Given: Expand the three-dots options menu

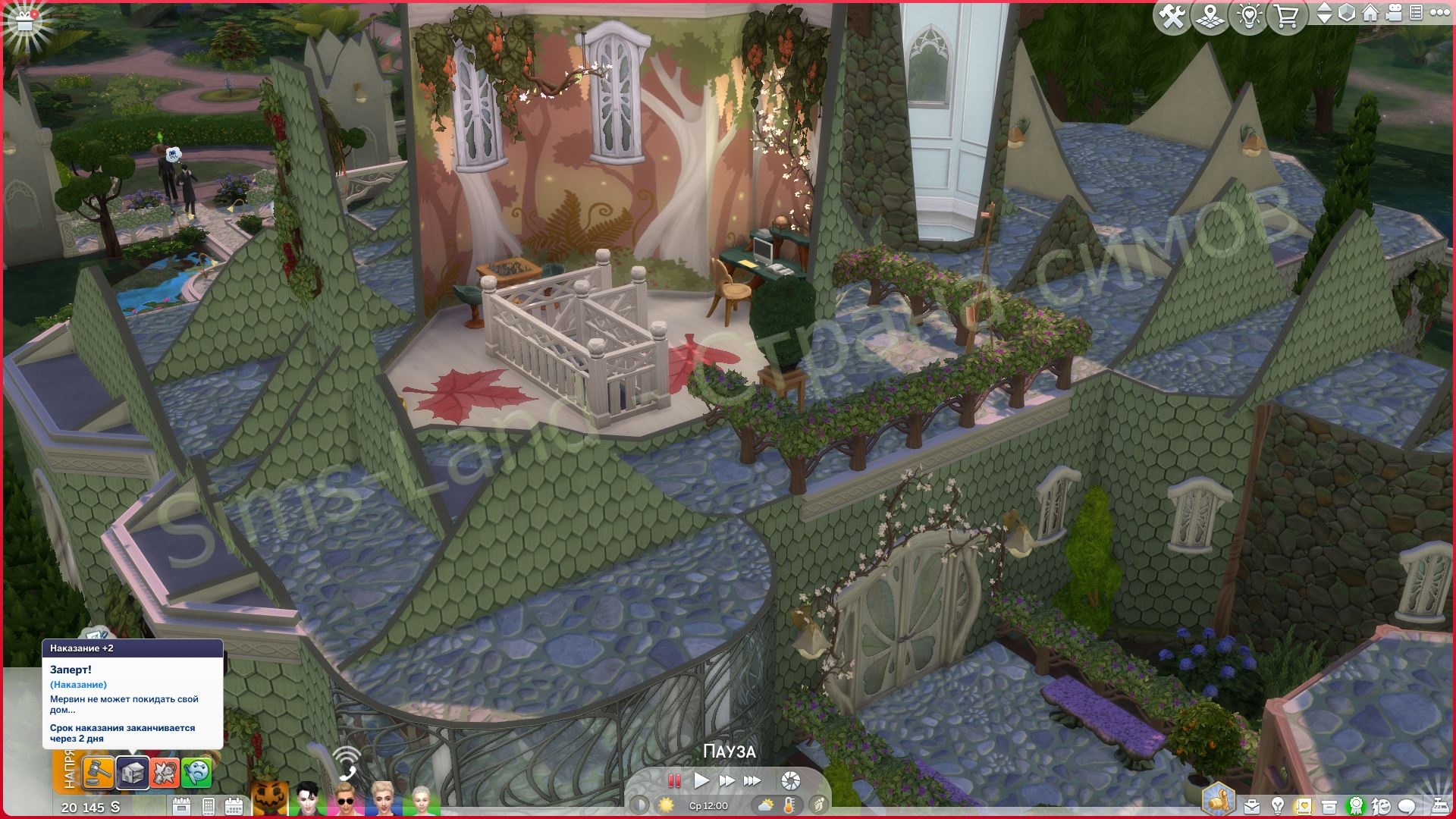Looking at the screenshot, I should tap(1438, 14).
